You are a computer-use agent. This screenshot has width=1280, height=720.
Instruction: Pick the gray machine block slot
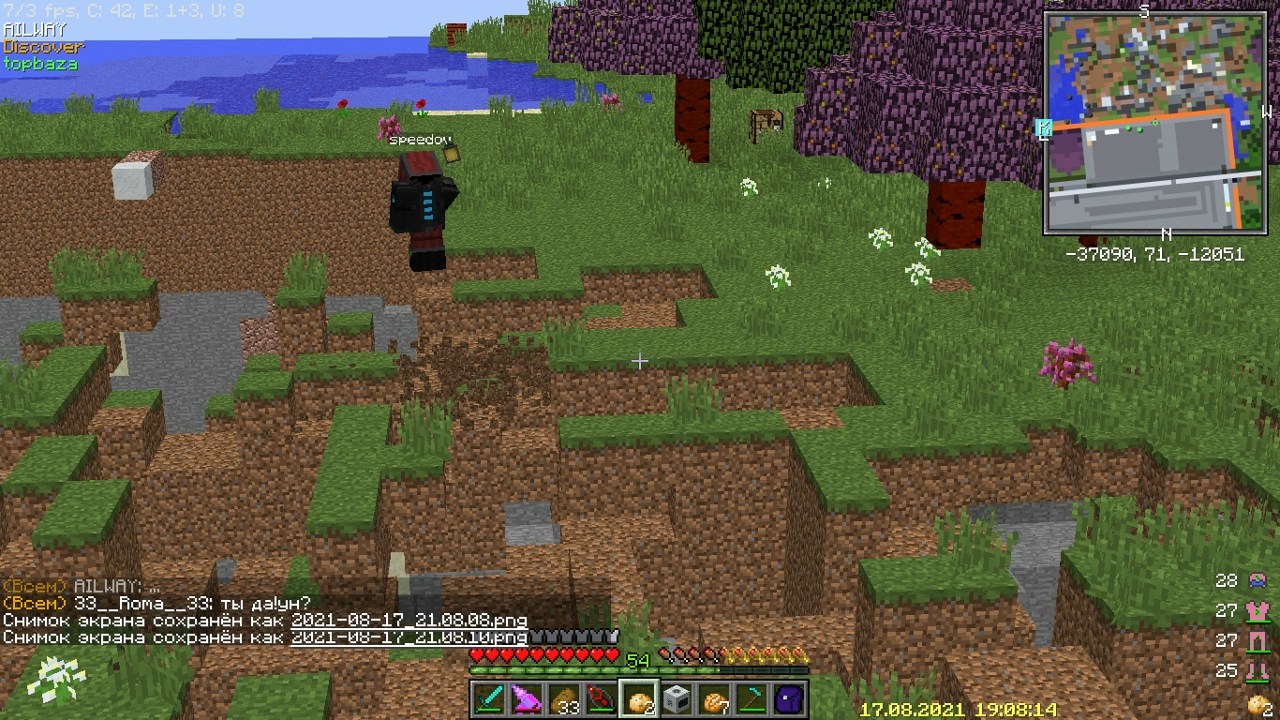tap(677, 699)
